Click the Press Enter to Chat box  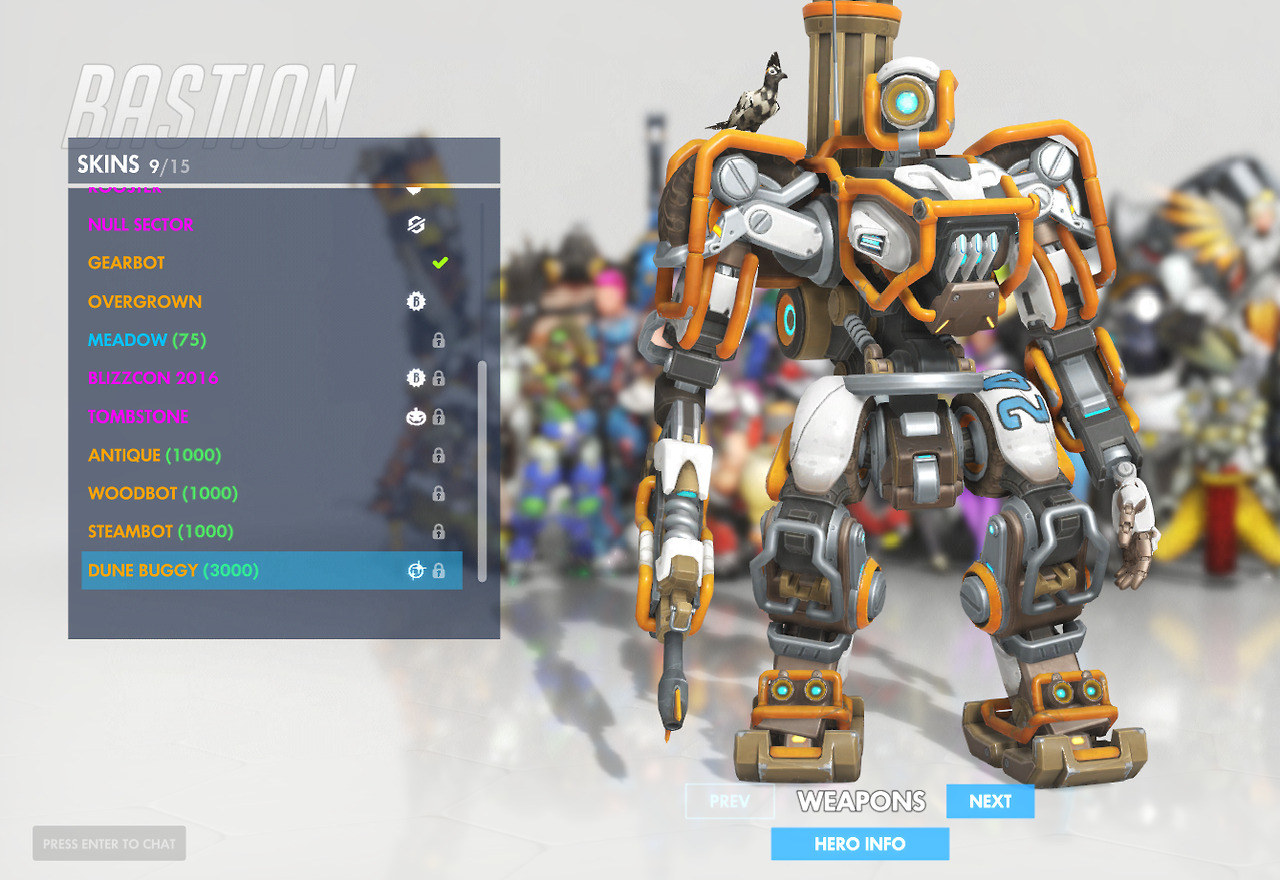[109, 844]
